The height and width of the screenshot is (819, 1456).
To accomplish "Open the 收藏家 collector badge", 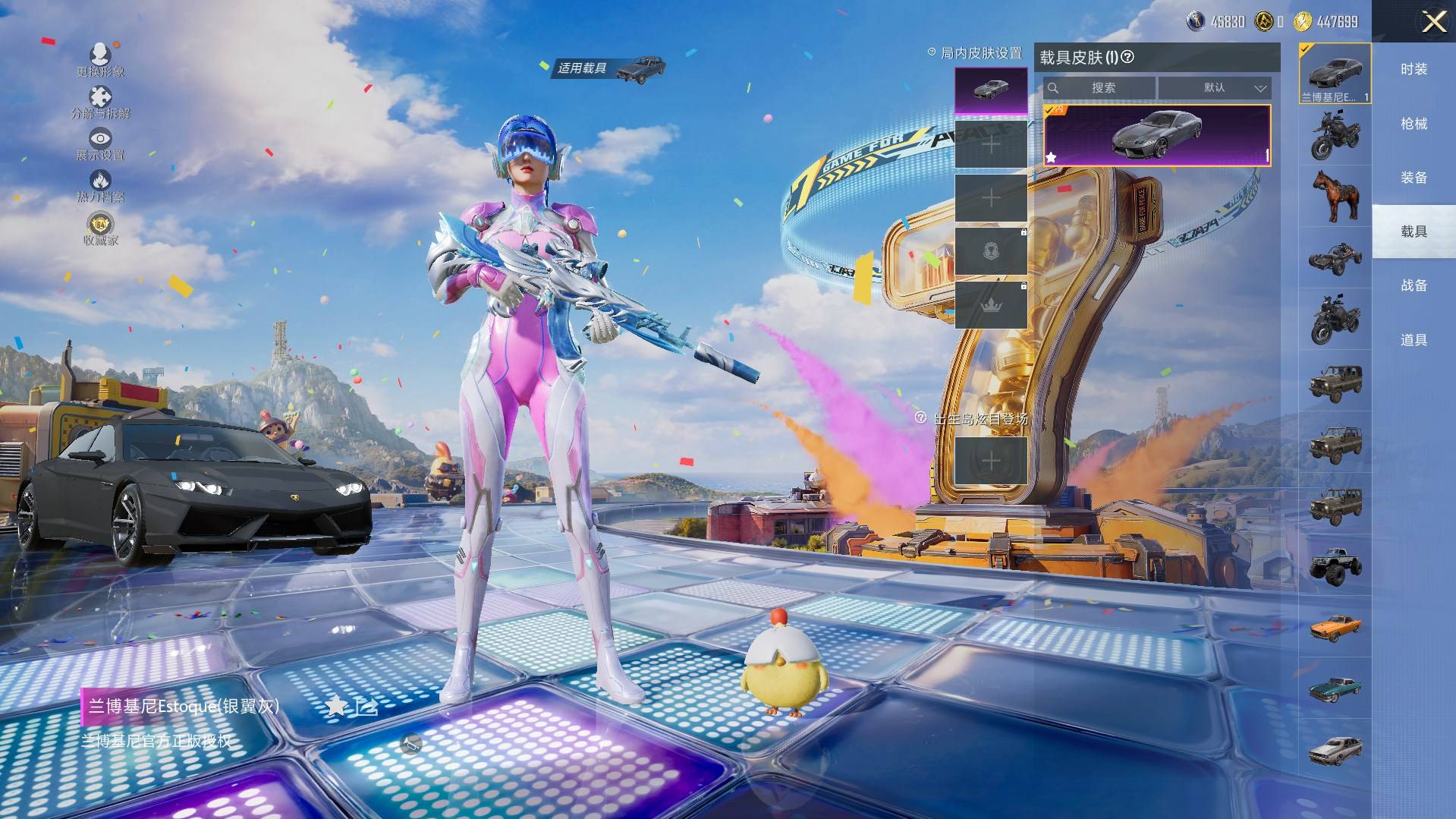I will (100, 228).
